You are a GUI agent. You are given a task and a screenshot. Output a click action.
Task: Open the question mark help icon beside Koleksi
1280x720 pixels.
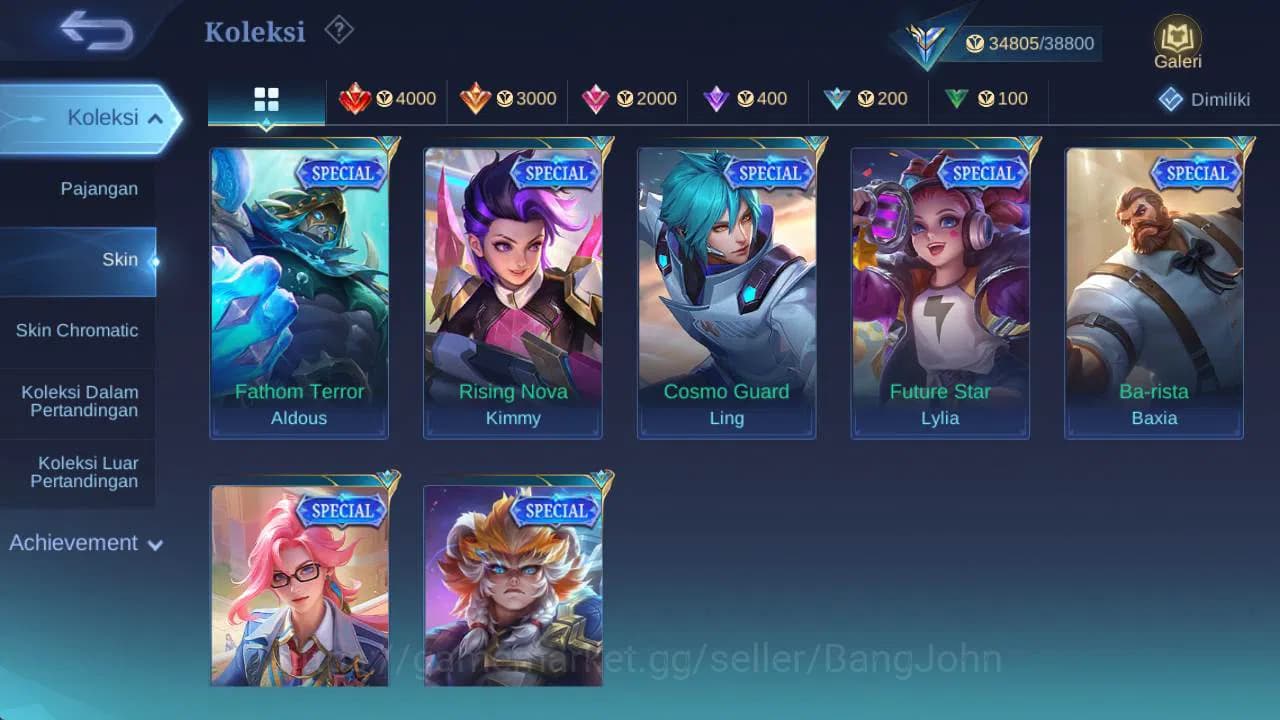click(338, 31)
